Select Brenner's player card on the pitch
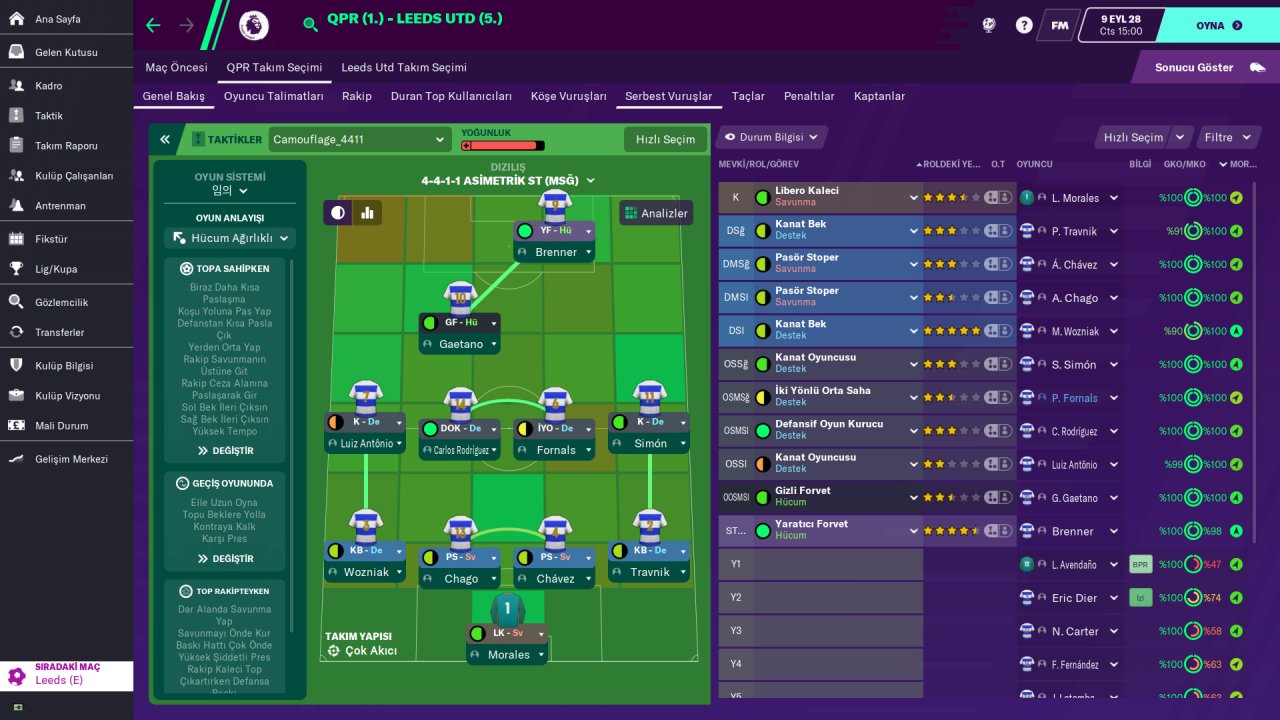 pos(555,252)
